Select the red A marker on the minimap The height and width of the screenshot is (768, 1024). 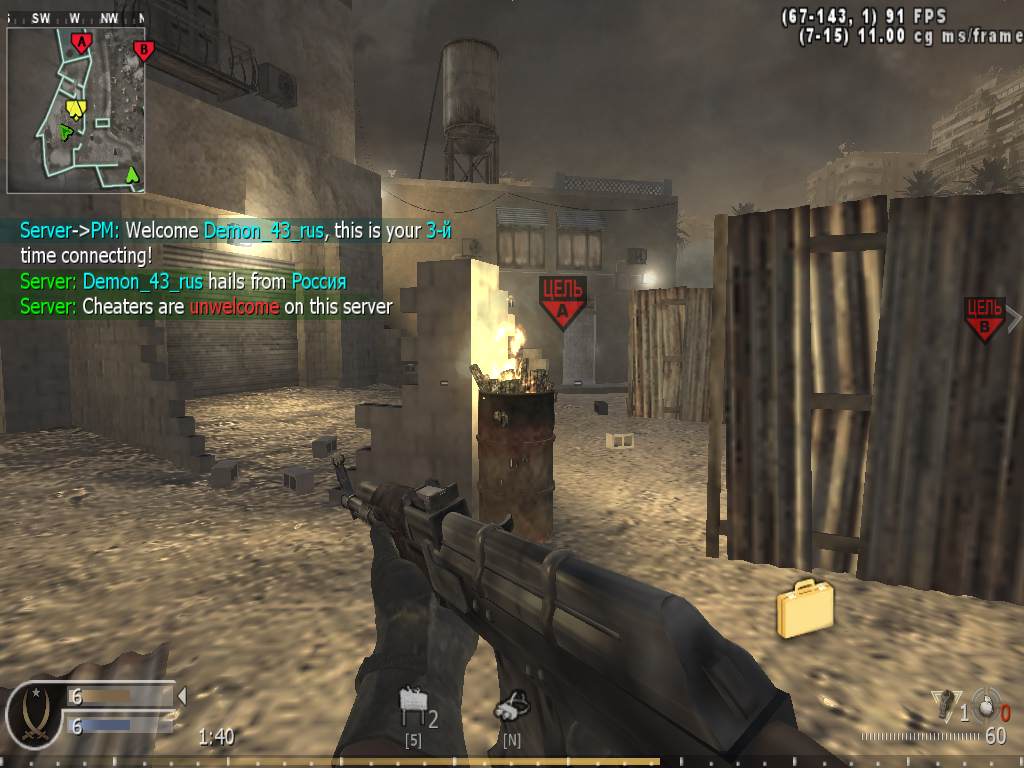[x=82, y=42]
